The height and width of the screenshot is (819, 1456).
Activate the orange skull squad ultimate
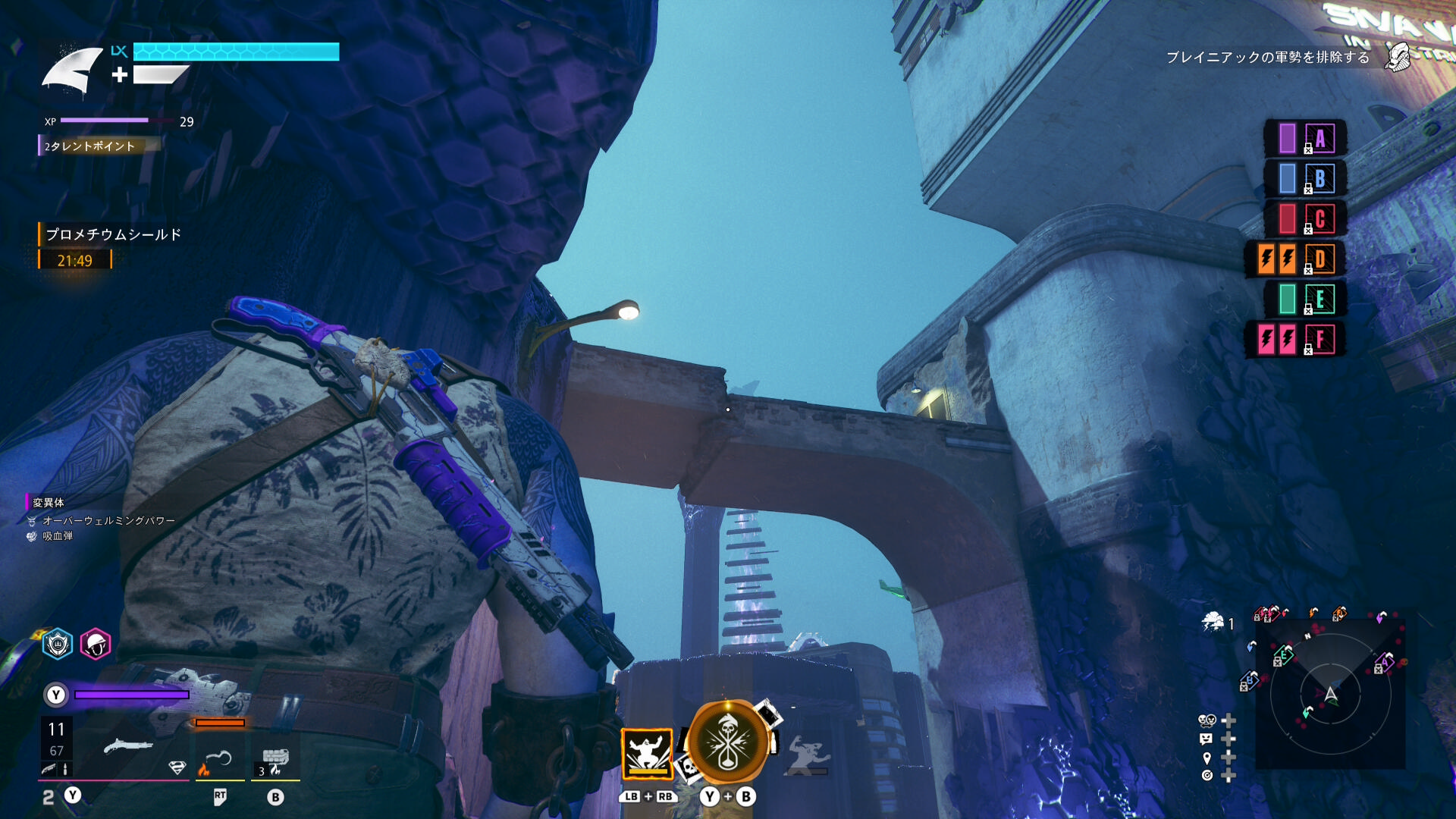click(727, 742)
